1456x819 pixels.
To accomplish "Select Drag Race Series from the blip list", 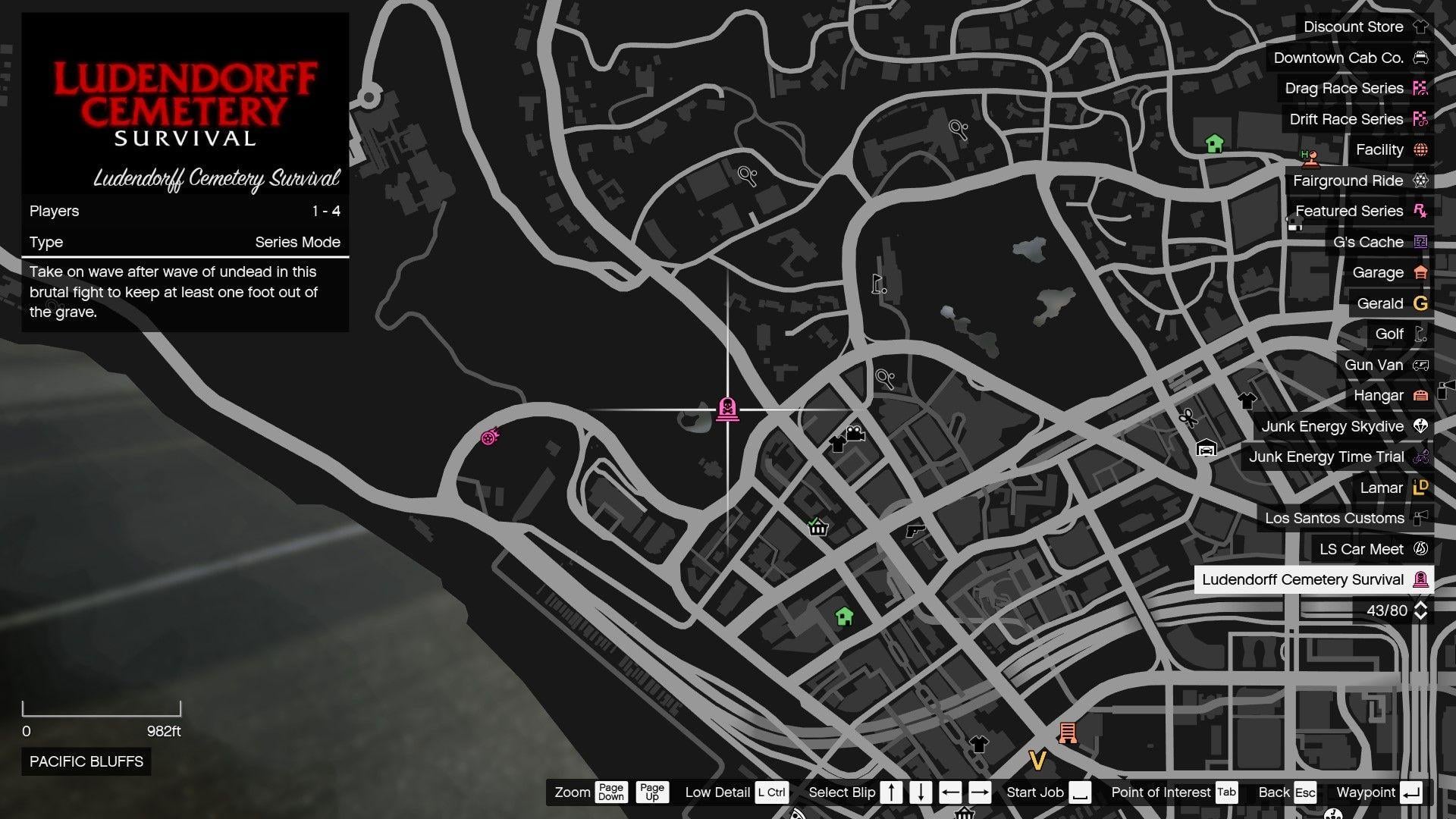I will point(1343,88).
